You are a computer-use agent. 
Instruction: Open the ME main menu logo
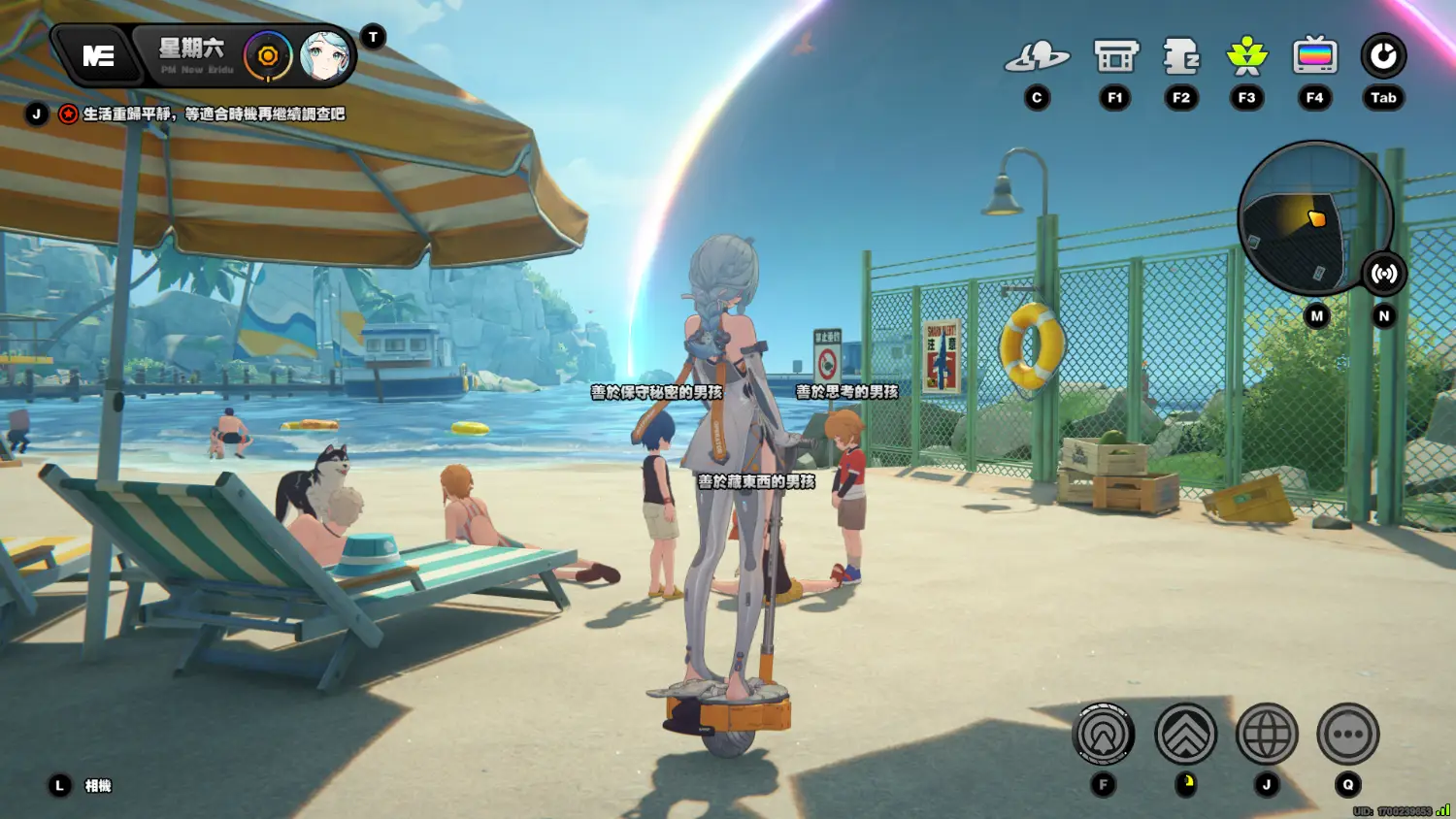tap(98, 56)
